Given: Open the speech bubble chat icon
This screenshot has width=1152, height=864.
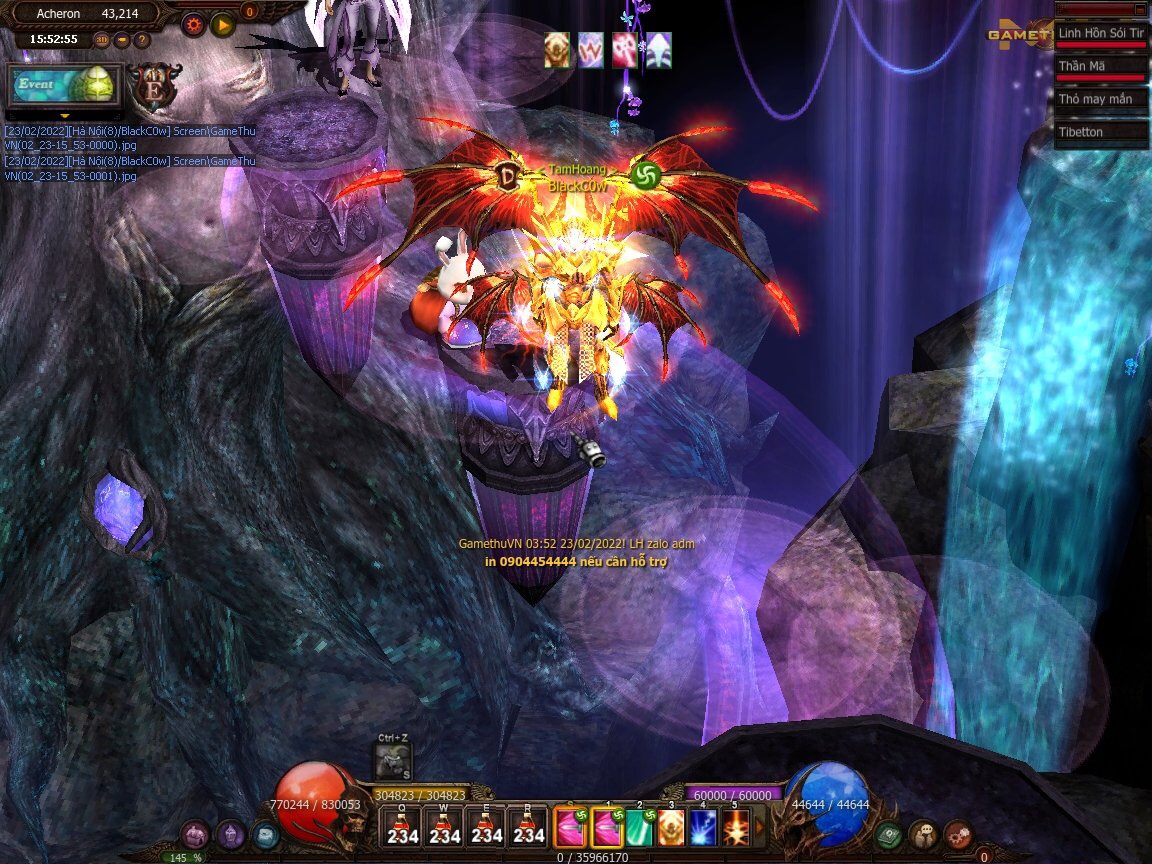Looking at the screenshot, I should [923, 833].
